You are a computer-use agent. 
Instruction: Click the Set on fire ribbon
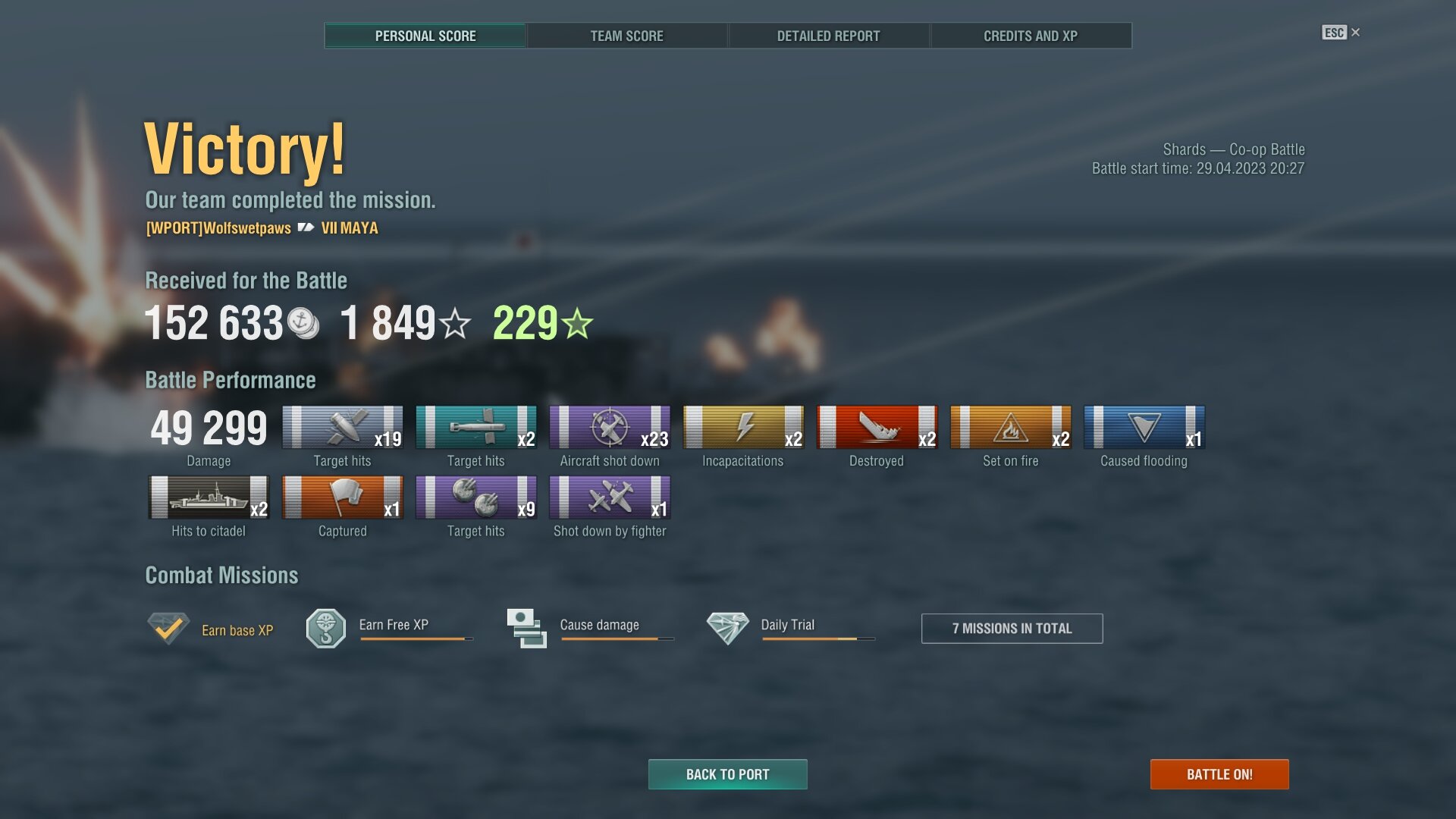coord(1010,428)
